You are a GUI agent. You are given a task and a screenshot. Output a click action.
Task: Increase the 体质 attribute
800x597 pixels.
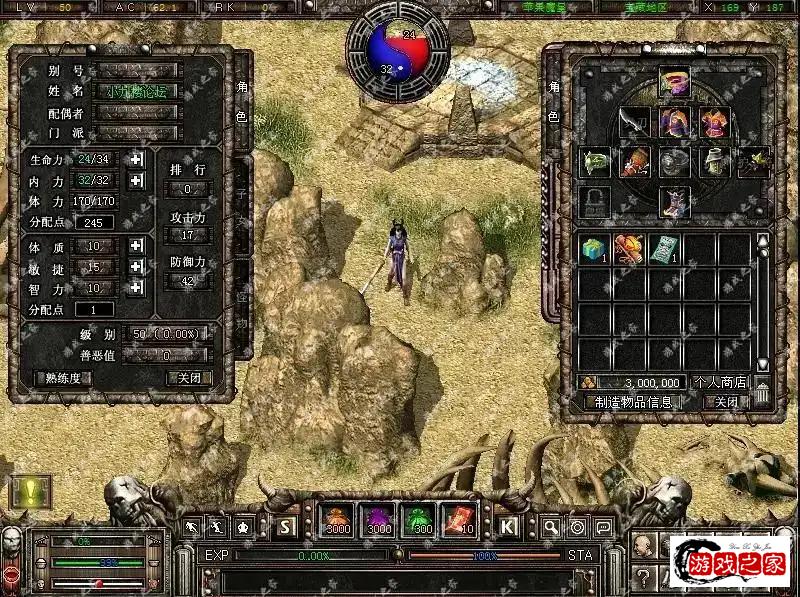(136, 245)
